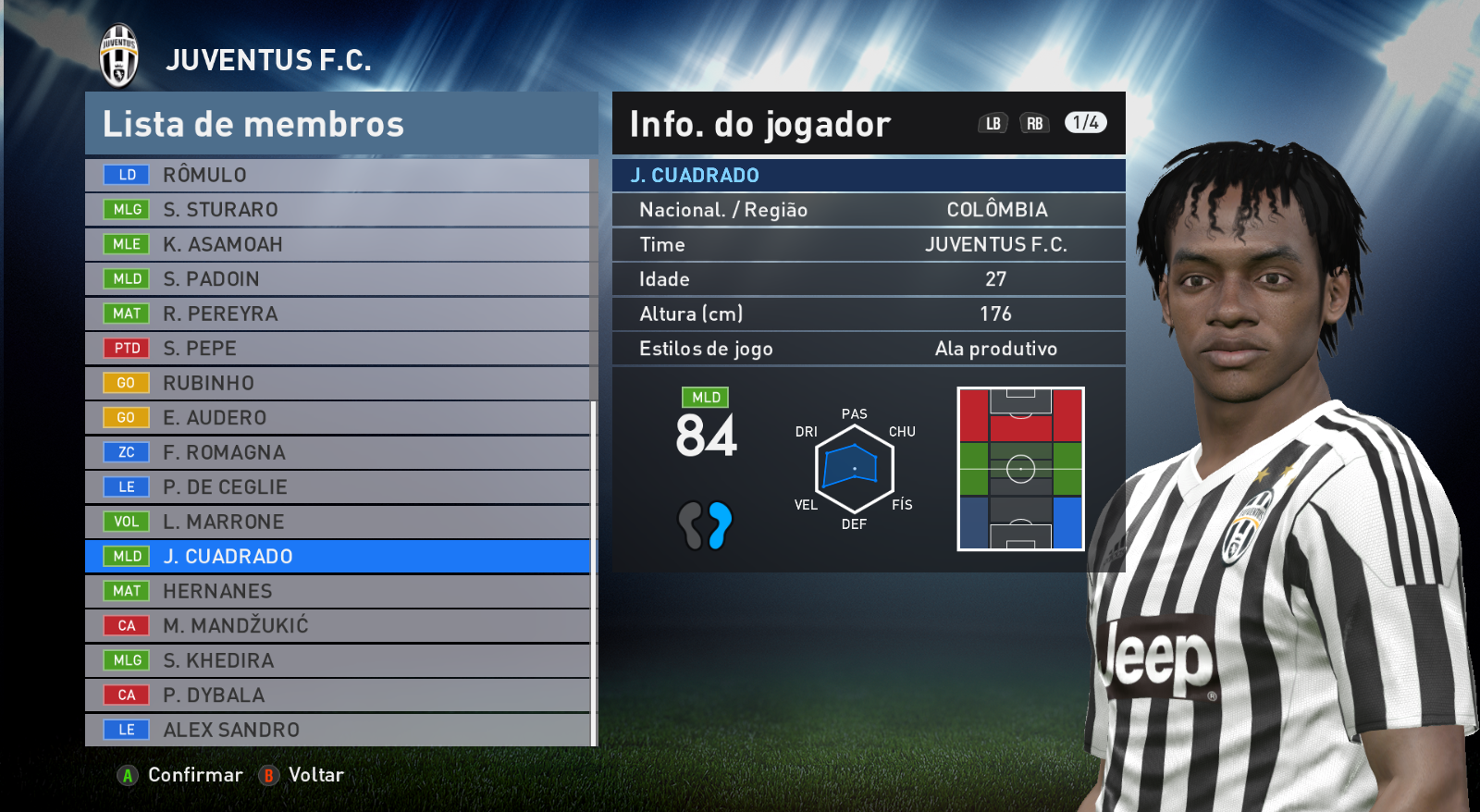Select K. Asamoah row

click(x=338, y=244)
